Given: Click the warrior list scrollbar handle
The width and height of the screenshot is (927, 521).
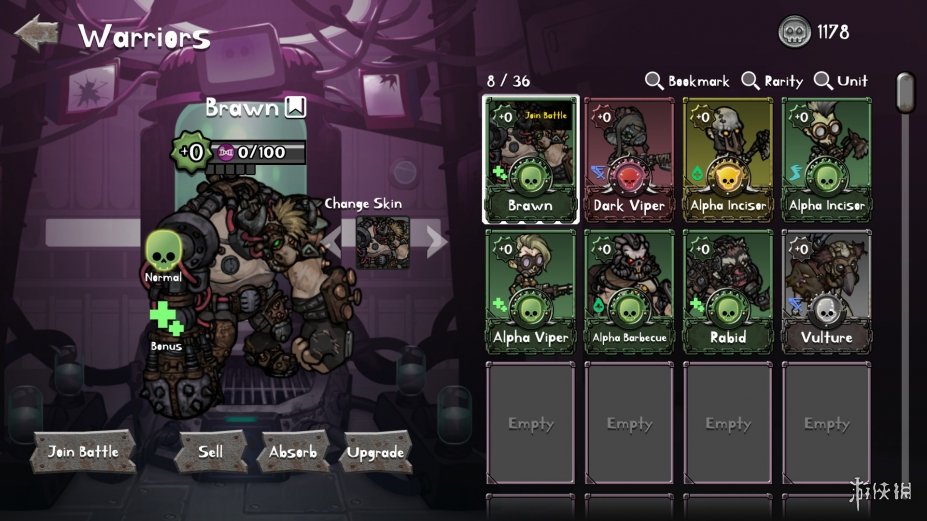Looking at the screenshot, I should (905, 92).
